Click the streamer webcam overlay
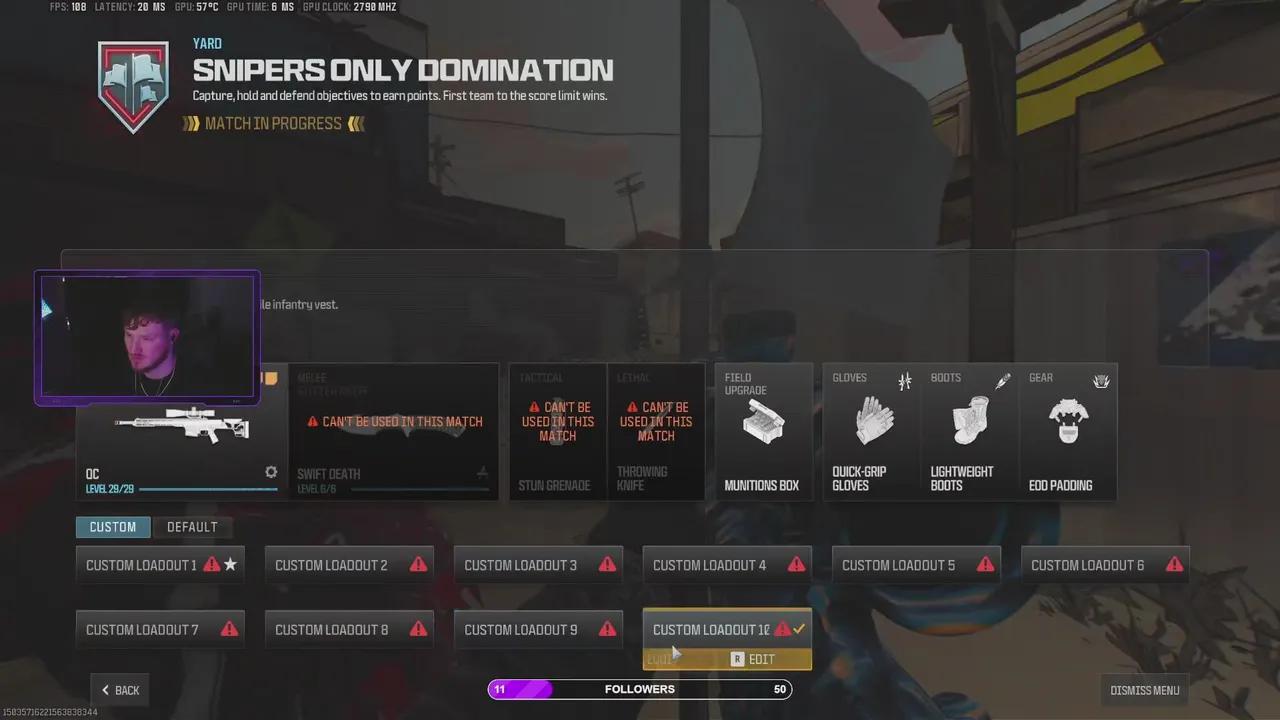The width and height of the screenshot is (1280, 720). click(x=147, y=337)
